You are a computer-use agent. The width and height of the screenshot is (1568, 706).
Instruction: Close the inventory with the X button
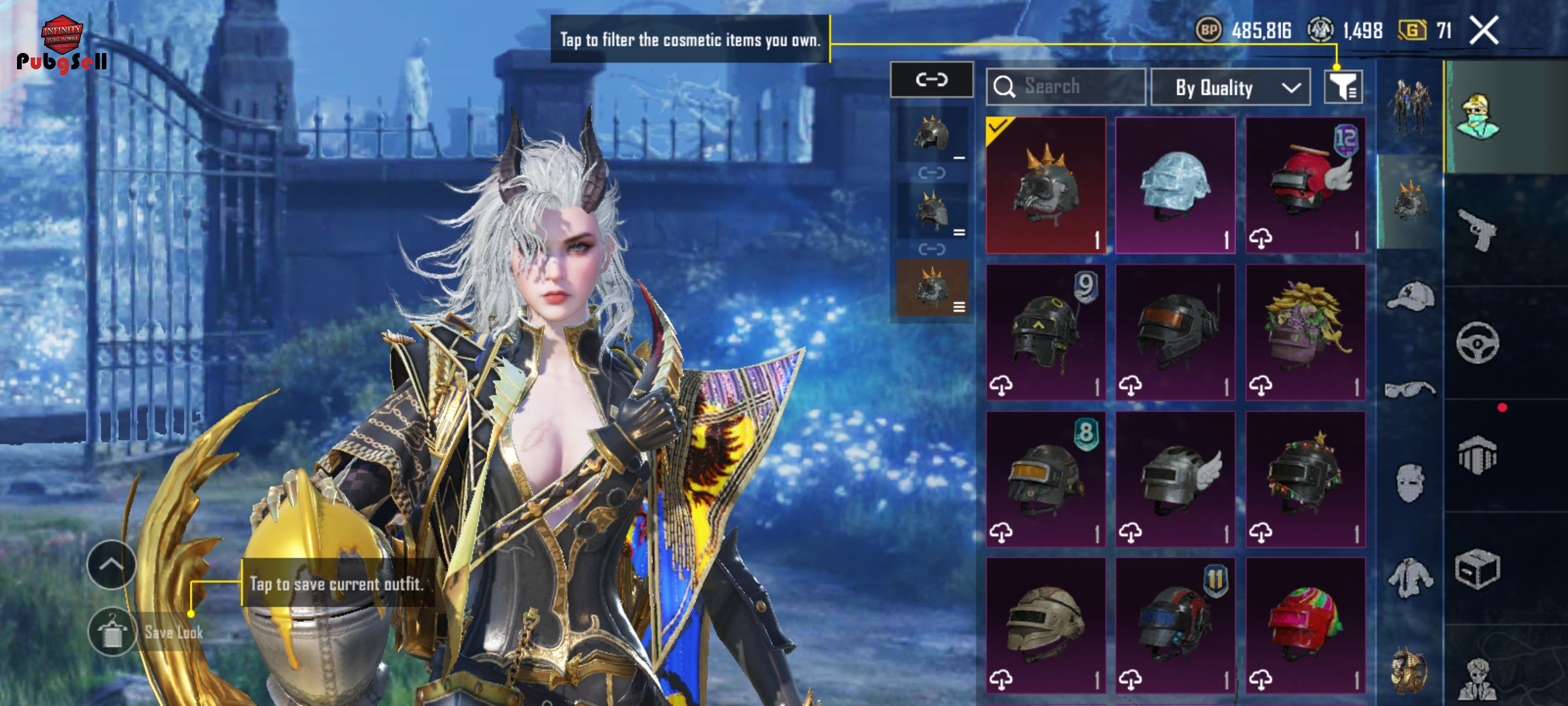pyautogui.click(x=1484, y=31)
